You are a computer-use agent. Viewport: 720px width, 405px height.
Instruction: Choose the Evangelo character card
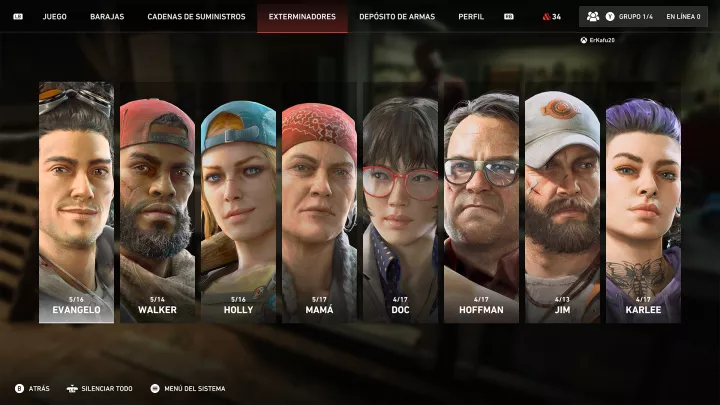pyautogui.click(x=76, y=202)
